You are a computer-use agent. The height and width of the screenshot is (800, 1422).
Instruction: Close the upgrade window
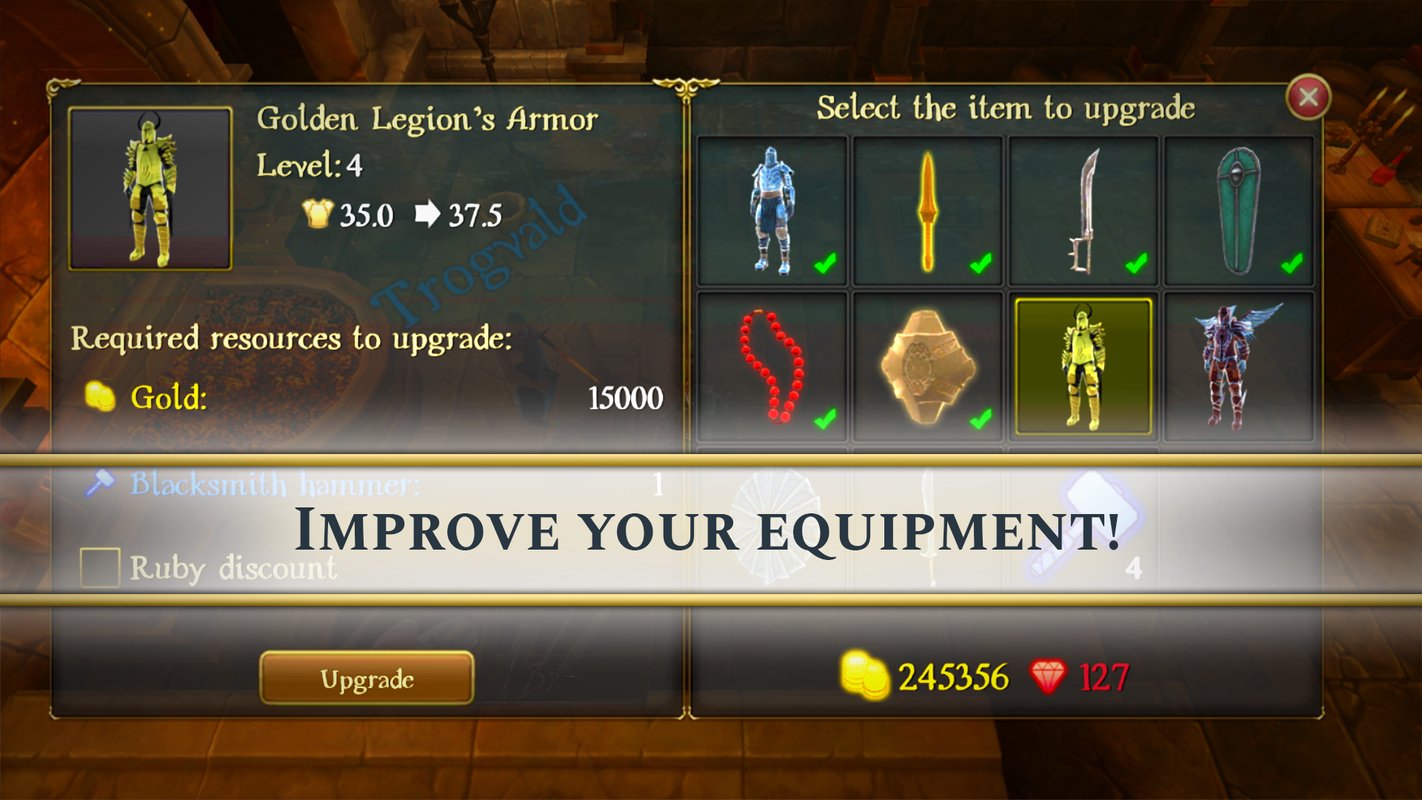(x=1307, y=98)
